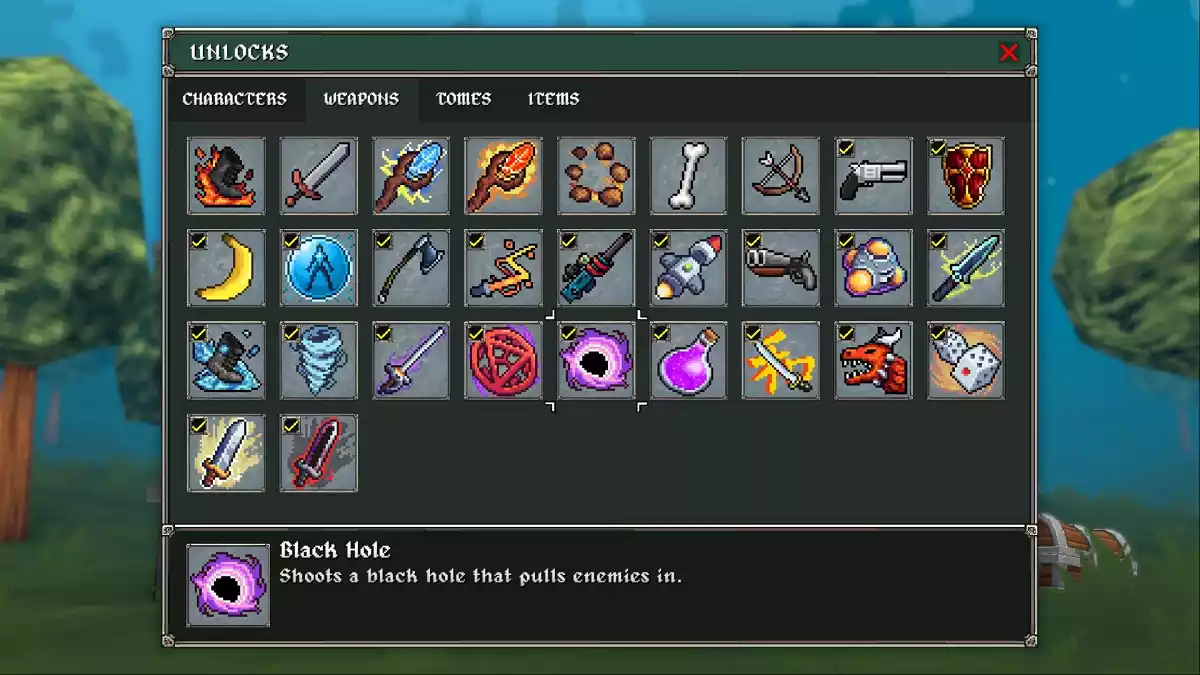Viewport: 1200px width, 675px height.
Task: Pick the red shield weapon
Action: tap(966, 176)
